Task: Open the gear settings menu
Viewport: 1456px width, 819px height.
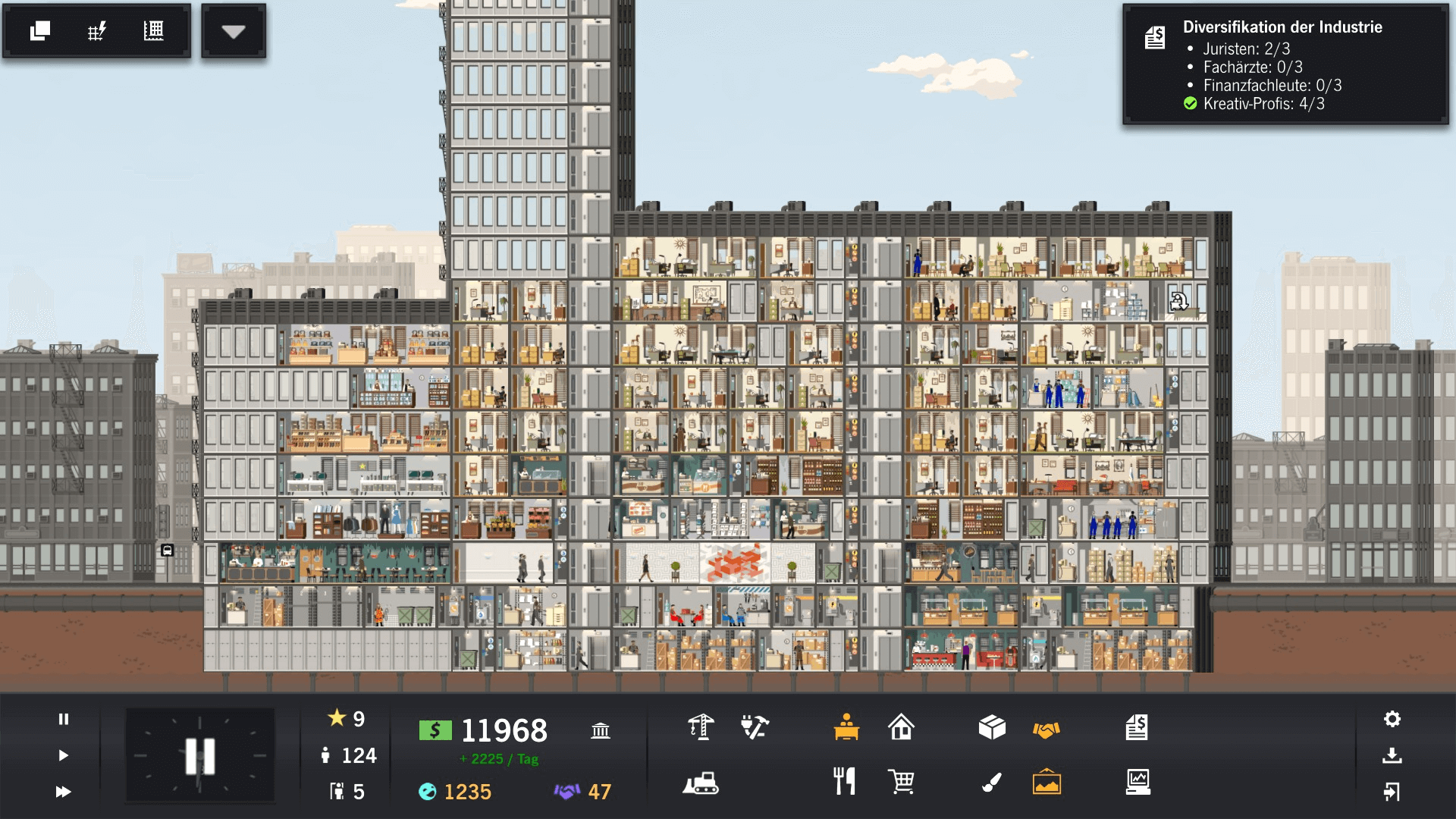Action: pos(1392,719)
